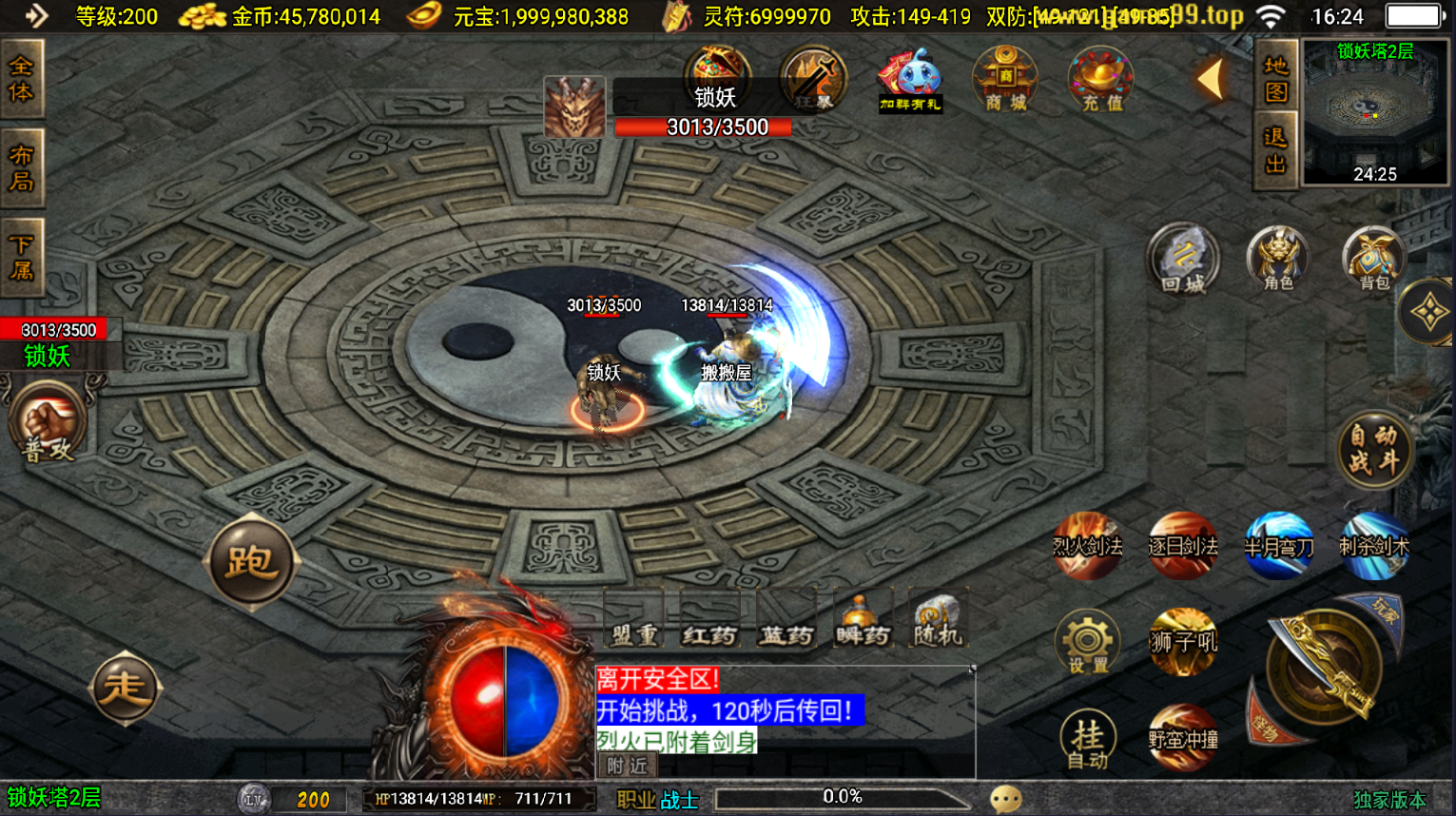Viewport: 1456px width, 816px height.
Task: Toggle 挂机 auto-play button
Action: 1087,738
